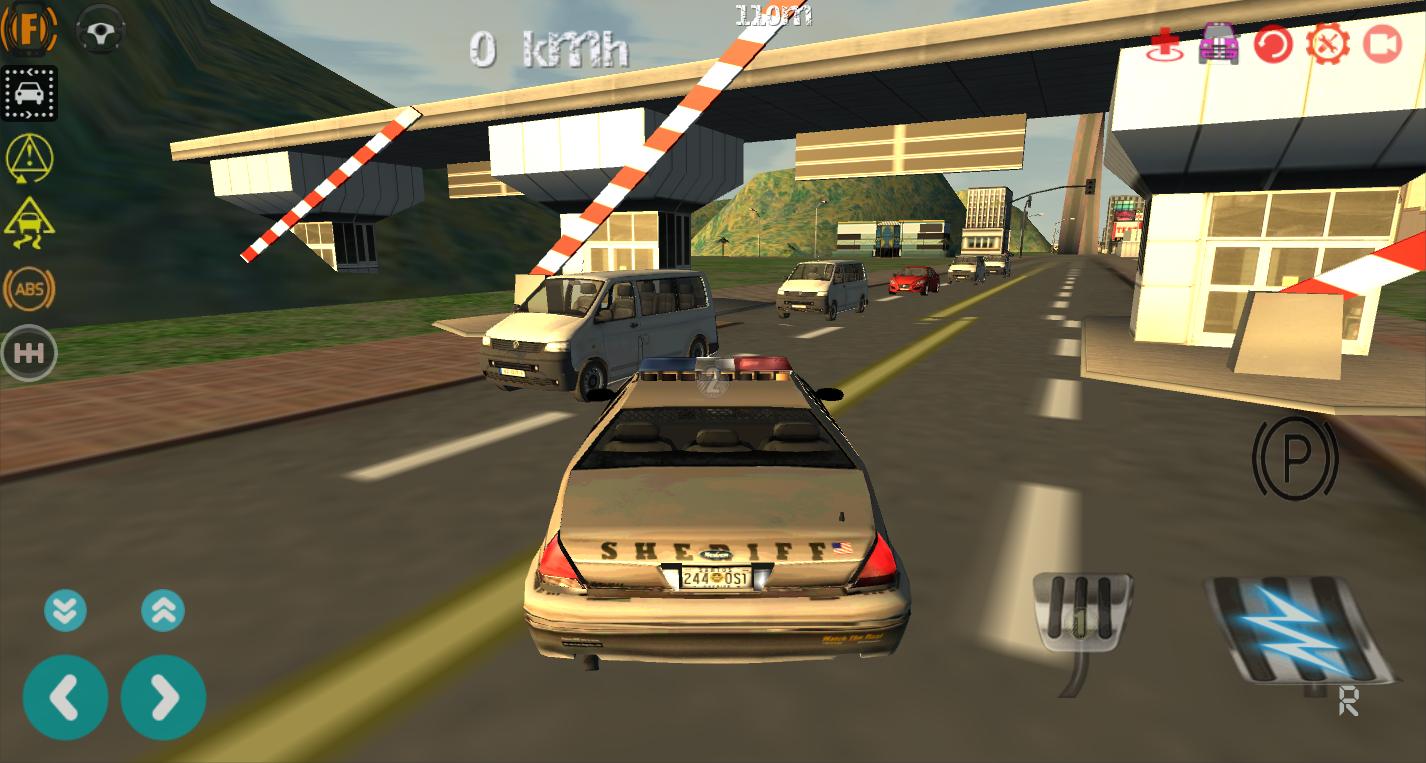The image size is (1426, 763).
Task: Repair the car with the red cross icon
Action: pyautogui.click(x=1163, y=43)
